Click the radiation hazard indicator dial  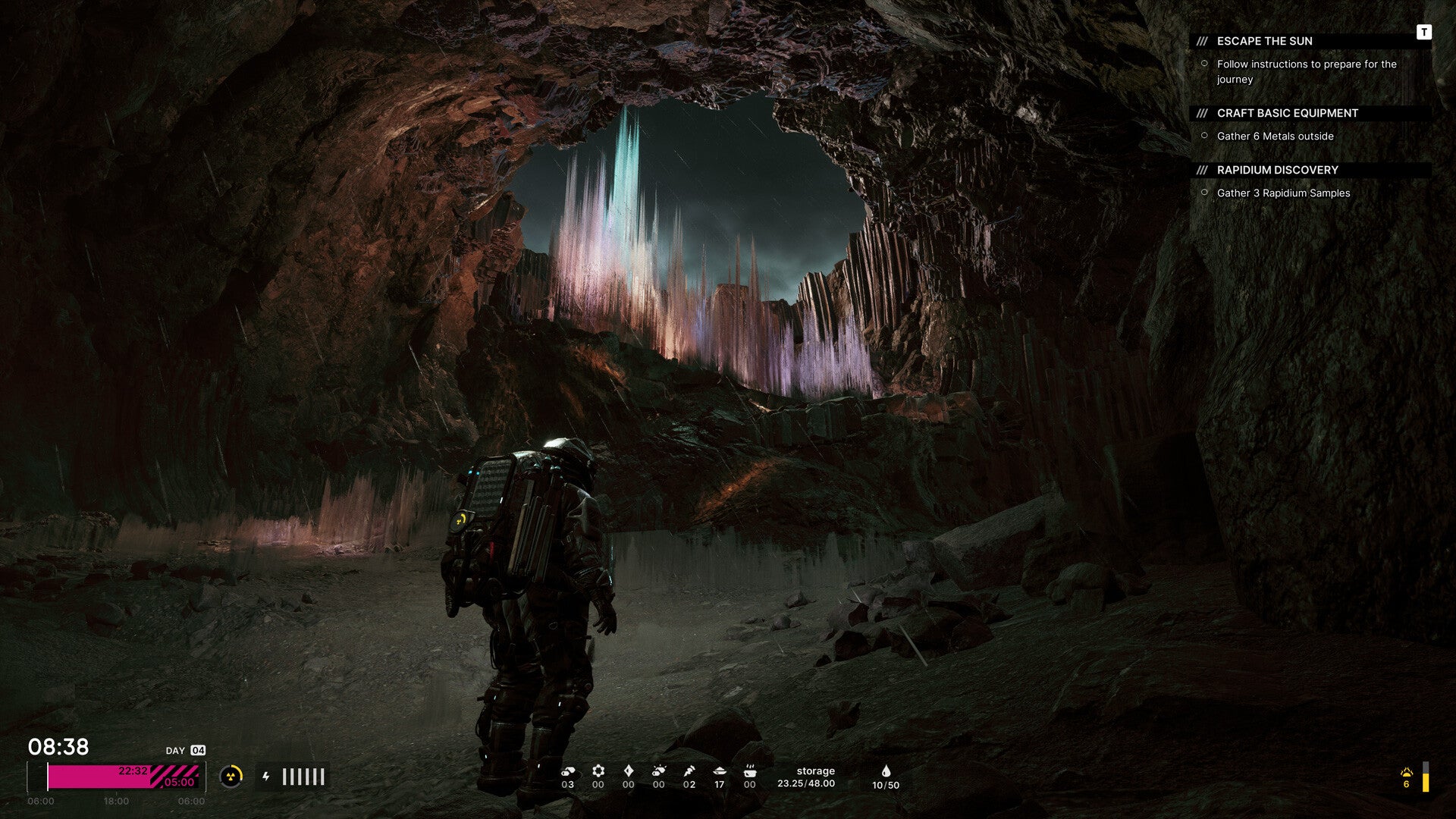231,776
